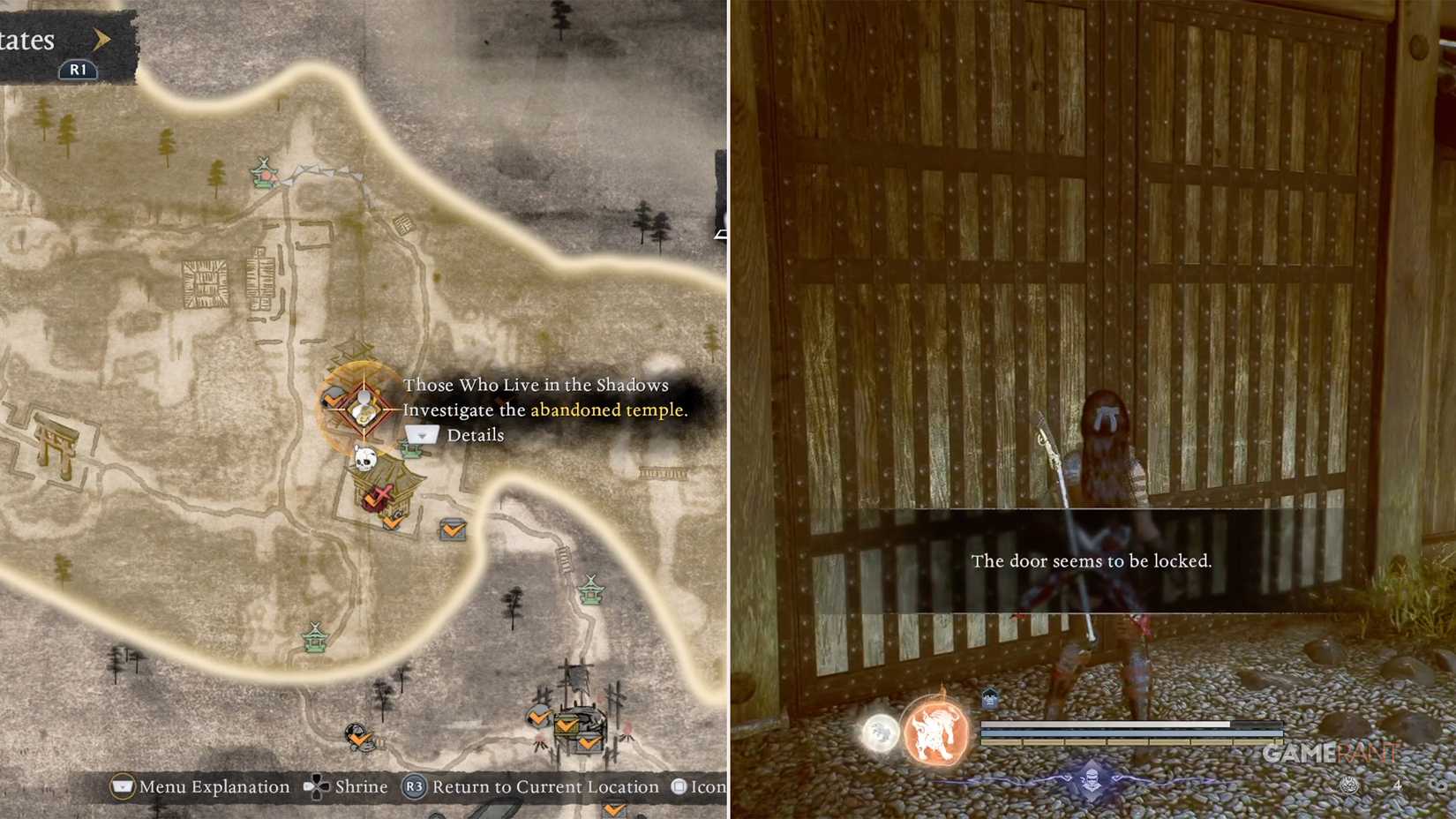Viewport: 1456px width, 819px height.
Task: Click the ninja emblem beneath the stamina bar
Action: (x=1092, y=780)
